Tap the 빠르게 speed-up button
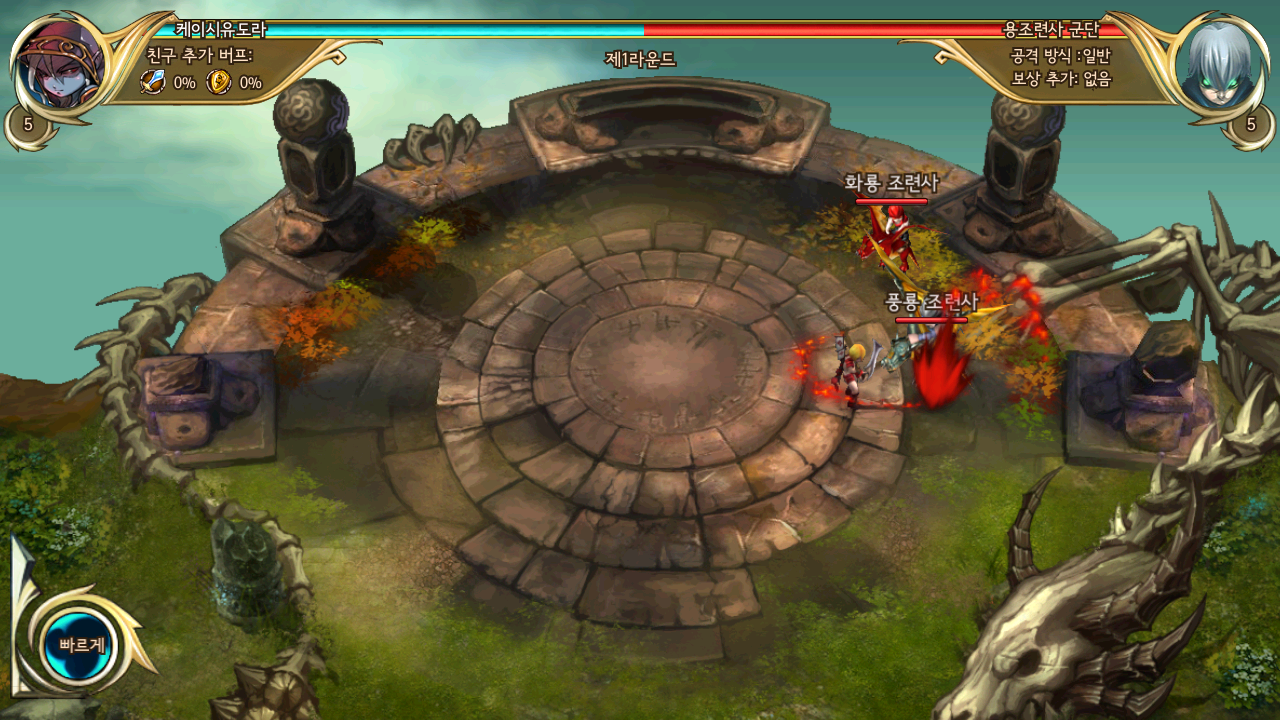Screen dimensions: 1280x720 80,645
